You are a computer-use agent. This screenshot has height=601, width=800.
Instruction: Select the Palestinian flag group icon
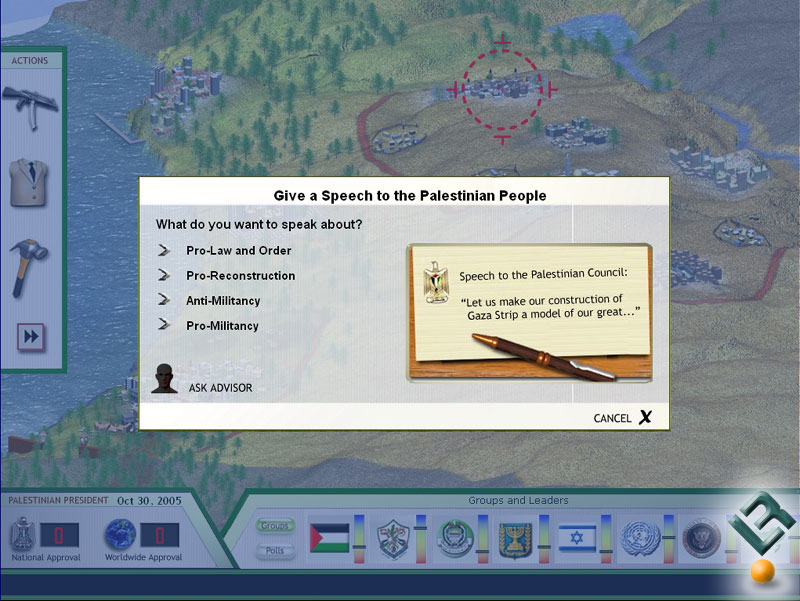329,539
